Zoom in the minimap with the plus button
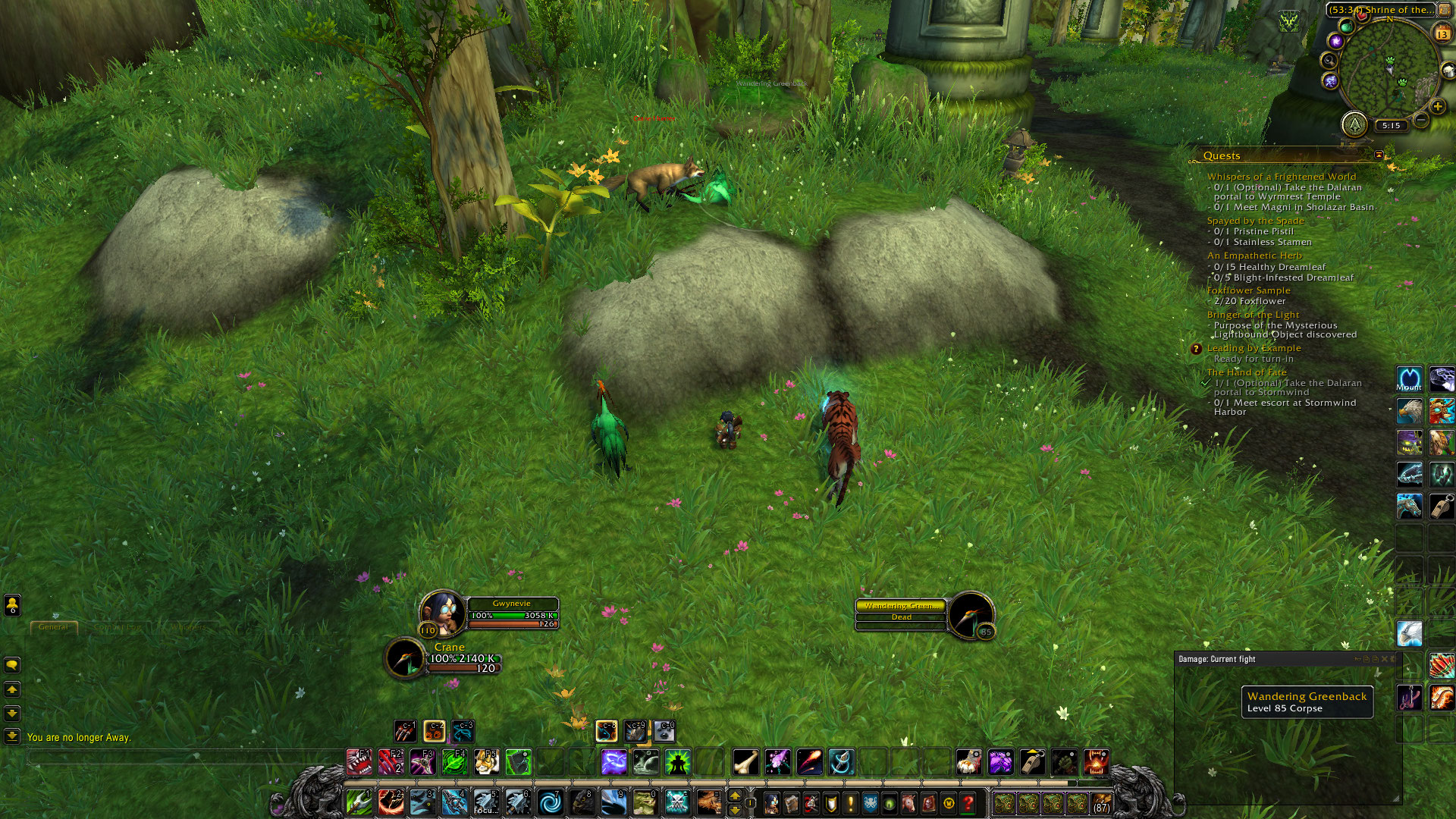This screenshot has height=819, width=1456. [x=1437, y=107]
